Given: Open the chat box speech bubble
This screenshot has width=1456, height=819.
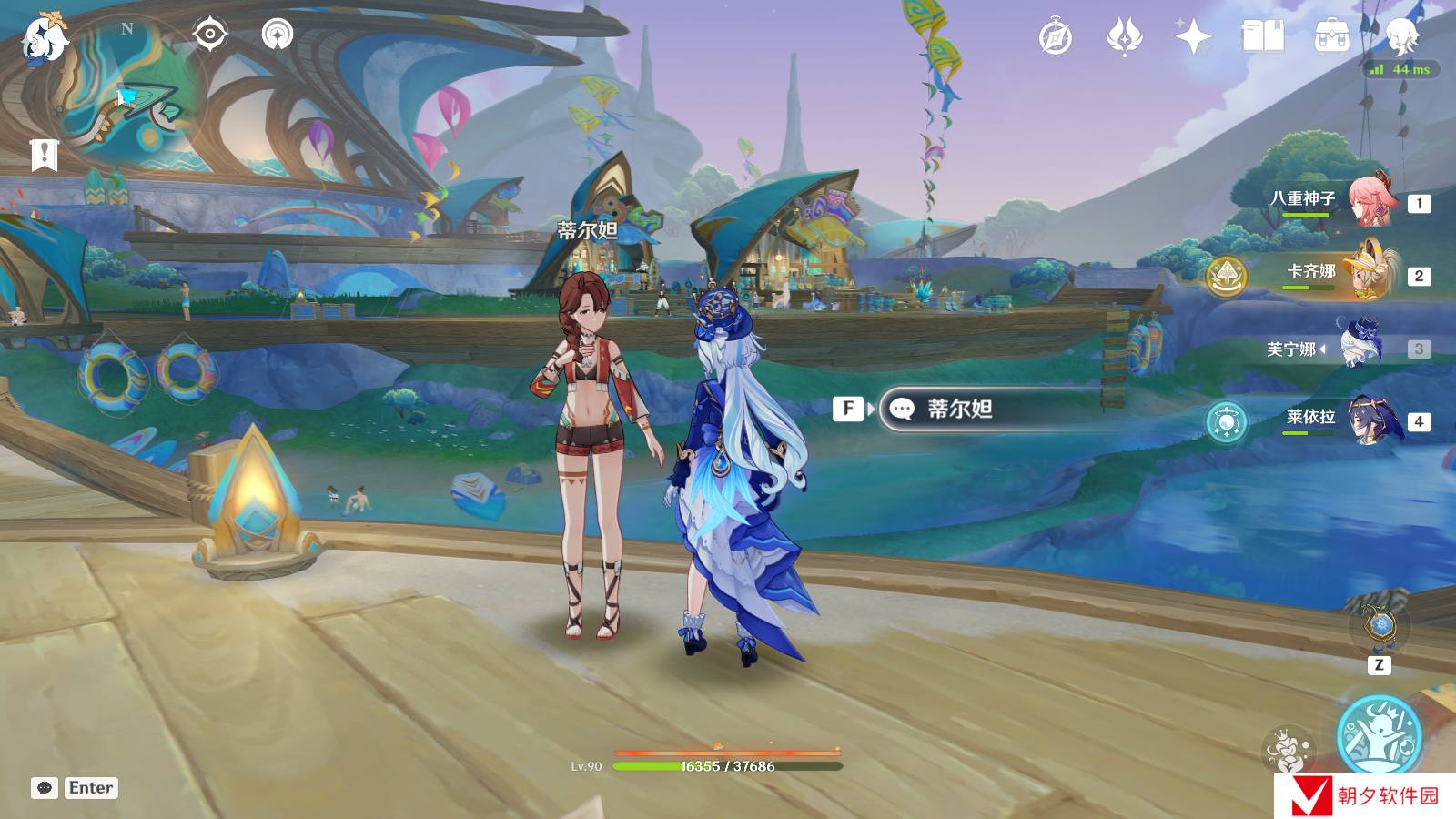Looking at the screenshot, I should [x=44, y=788].
